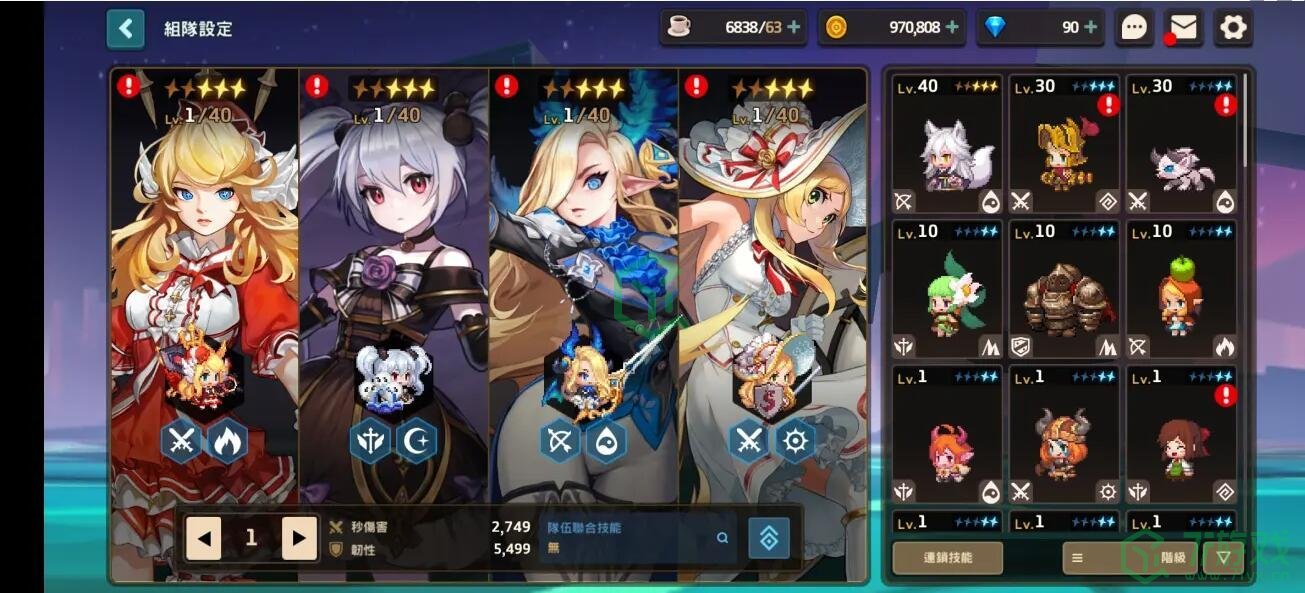The width and height of the screenshot is (1305, 593).
Task: Open the chain skills button
Action: [x=947, y=558]
